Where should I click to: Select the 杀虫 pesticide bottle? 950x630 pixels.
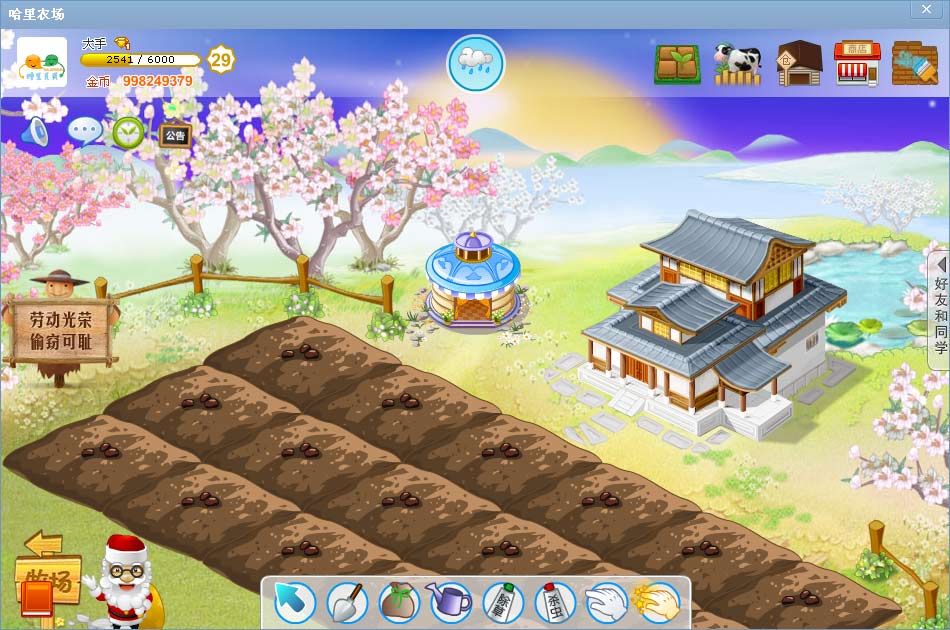point(554,602)
